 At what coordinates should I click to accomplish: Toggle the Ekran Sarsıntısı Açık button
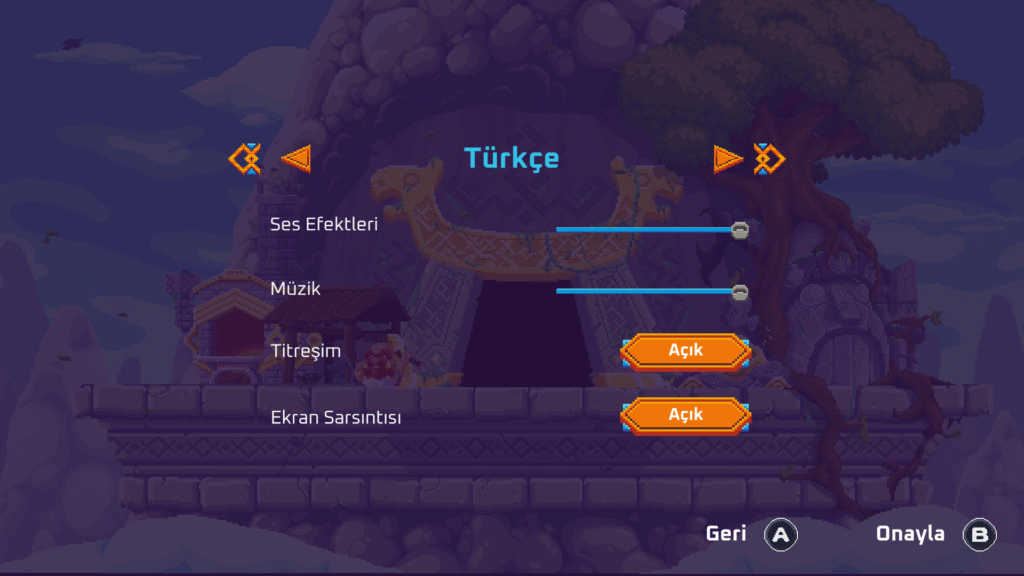tap(686, 415)
